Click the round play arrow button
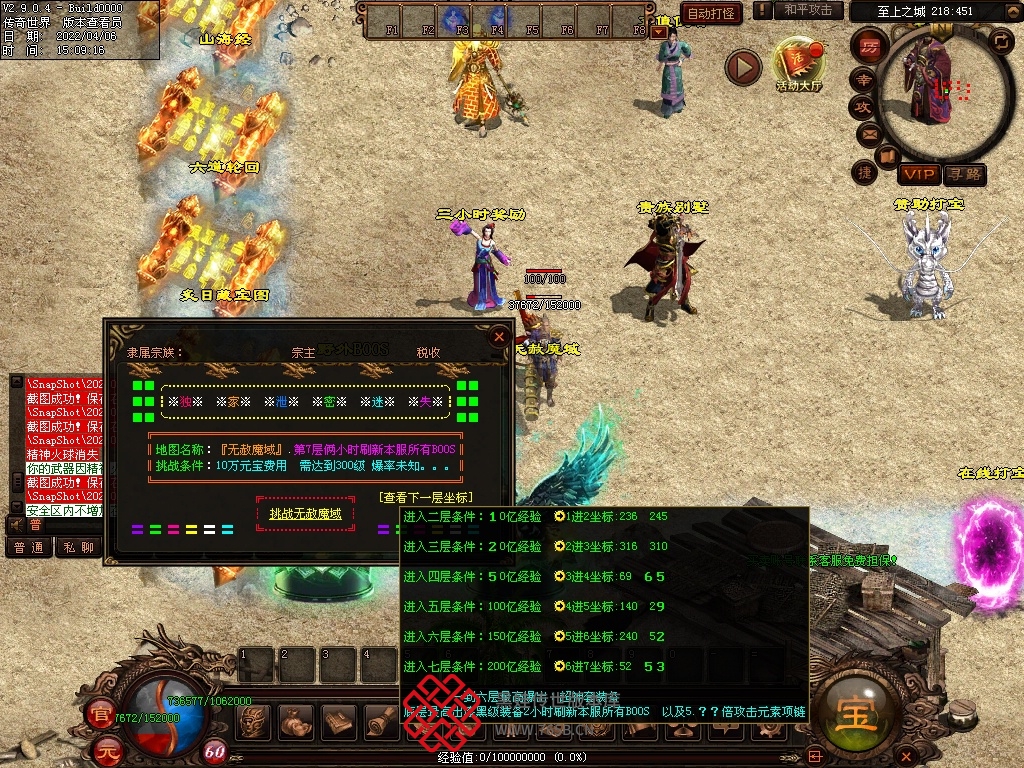 pos(743,67)
